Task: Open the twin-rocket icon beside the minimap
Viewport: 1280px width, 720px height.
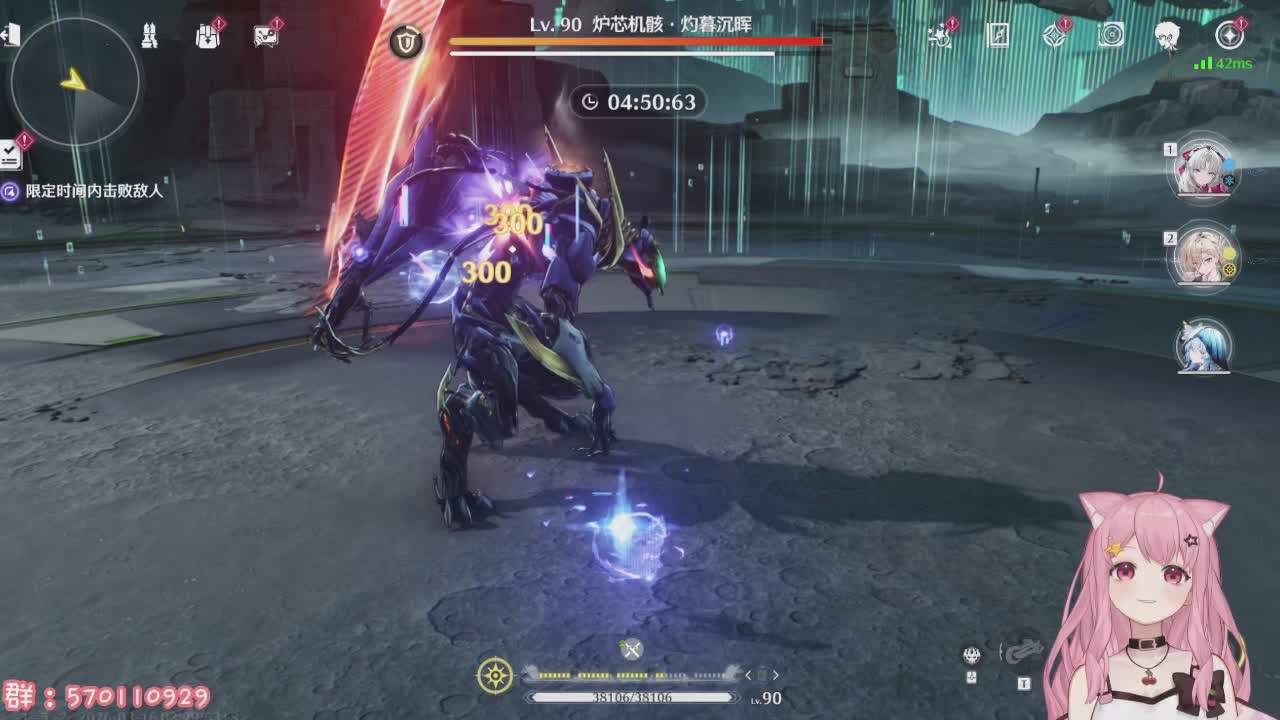Action: pyautogui.click(x=148, y=37)
